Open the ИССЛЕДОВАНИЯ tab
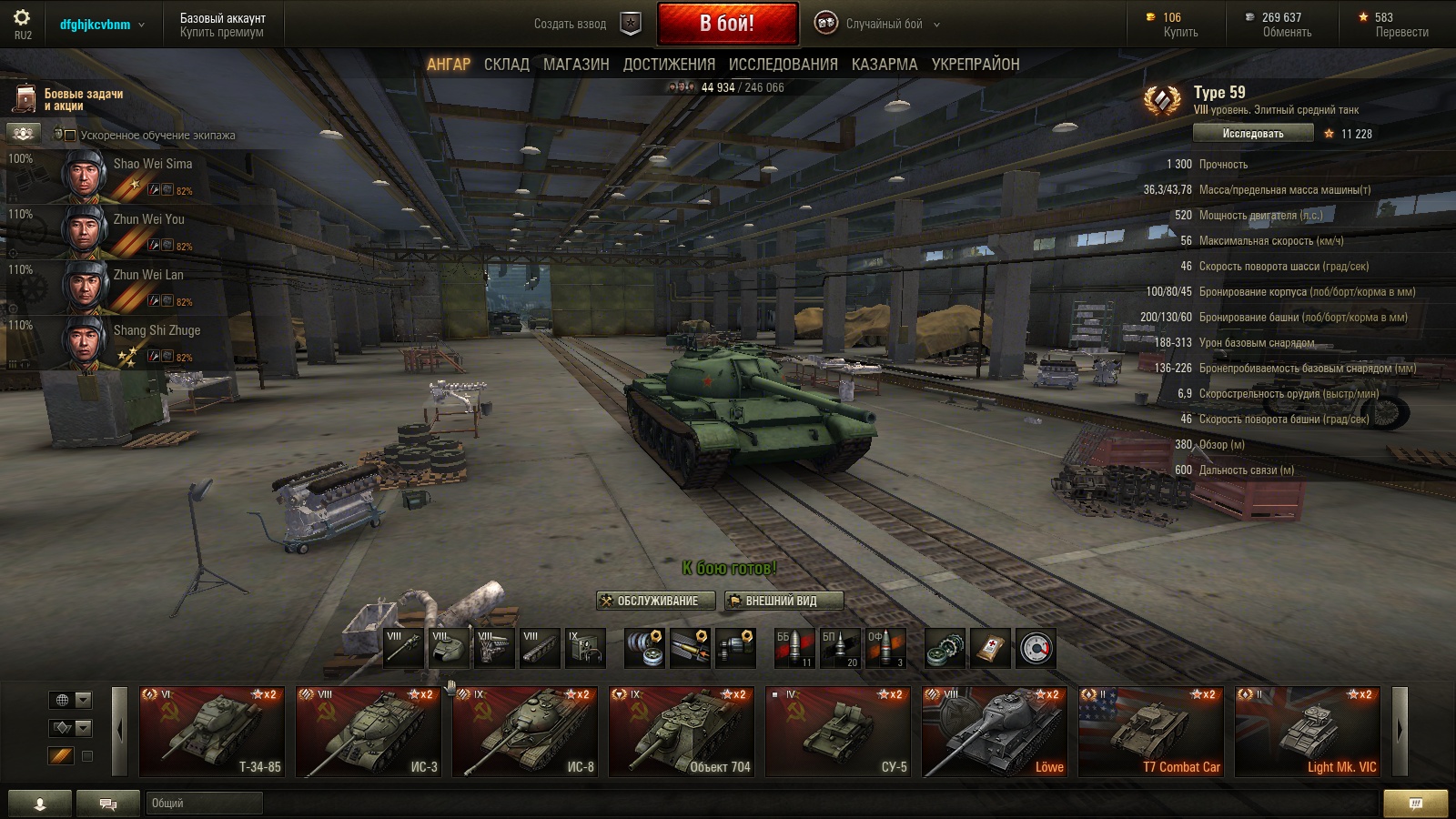Viewport: 1456px width, 819px height. click(783, 65)
